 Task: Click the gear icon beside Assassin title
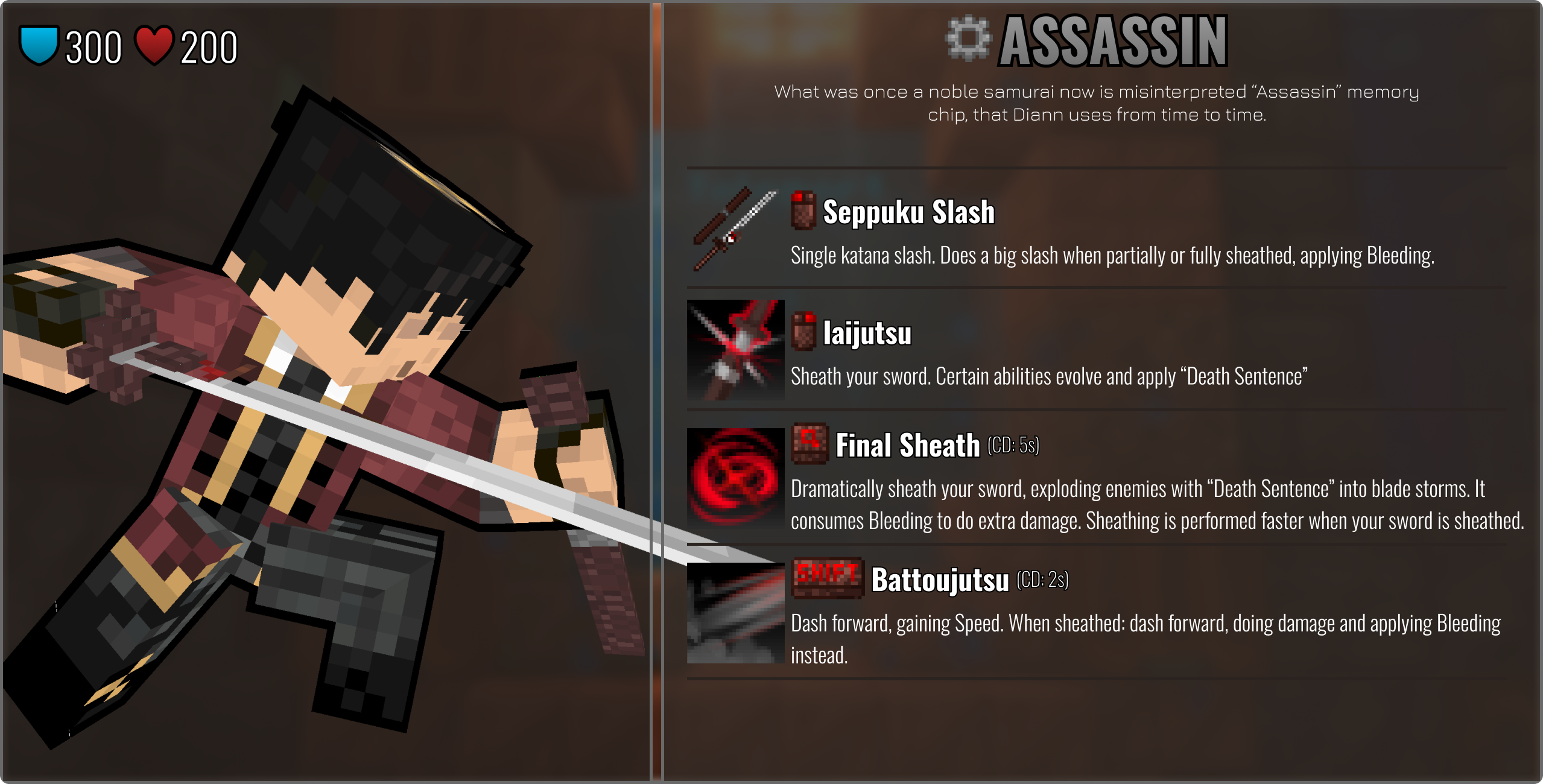[968, 39]
